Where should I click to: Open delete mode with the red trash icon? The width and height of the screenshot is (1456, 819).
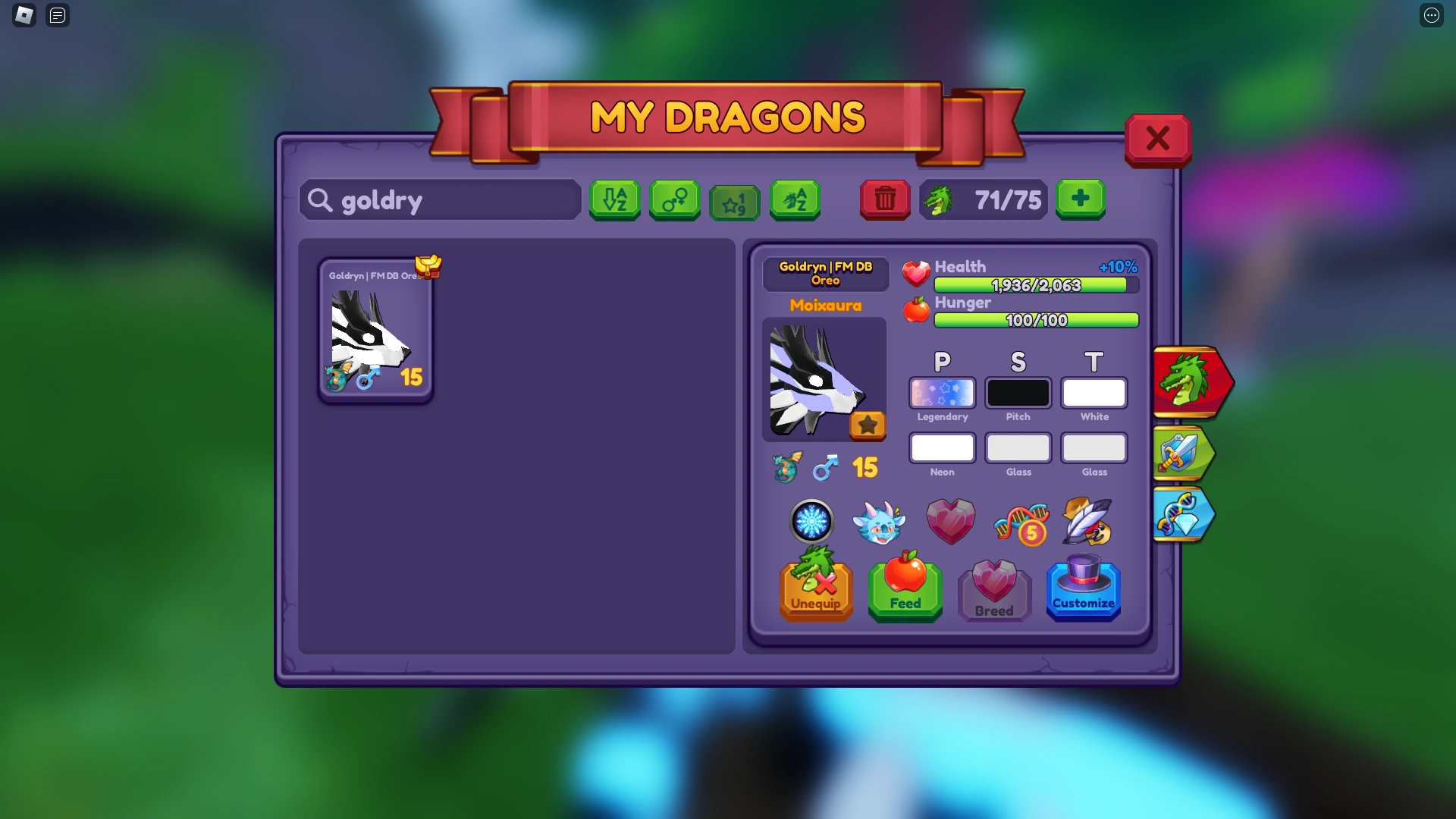(x=884, y=199)
